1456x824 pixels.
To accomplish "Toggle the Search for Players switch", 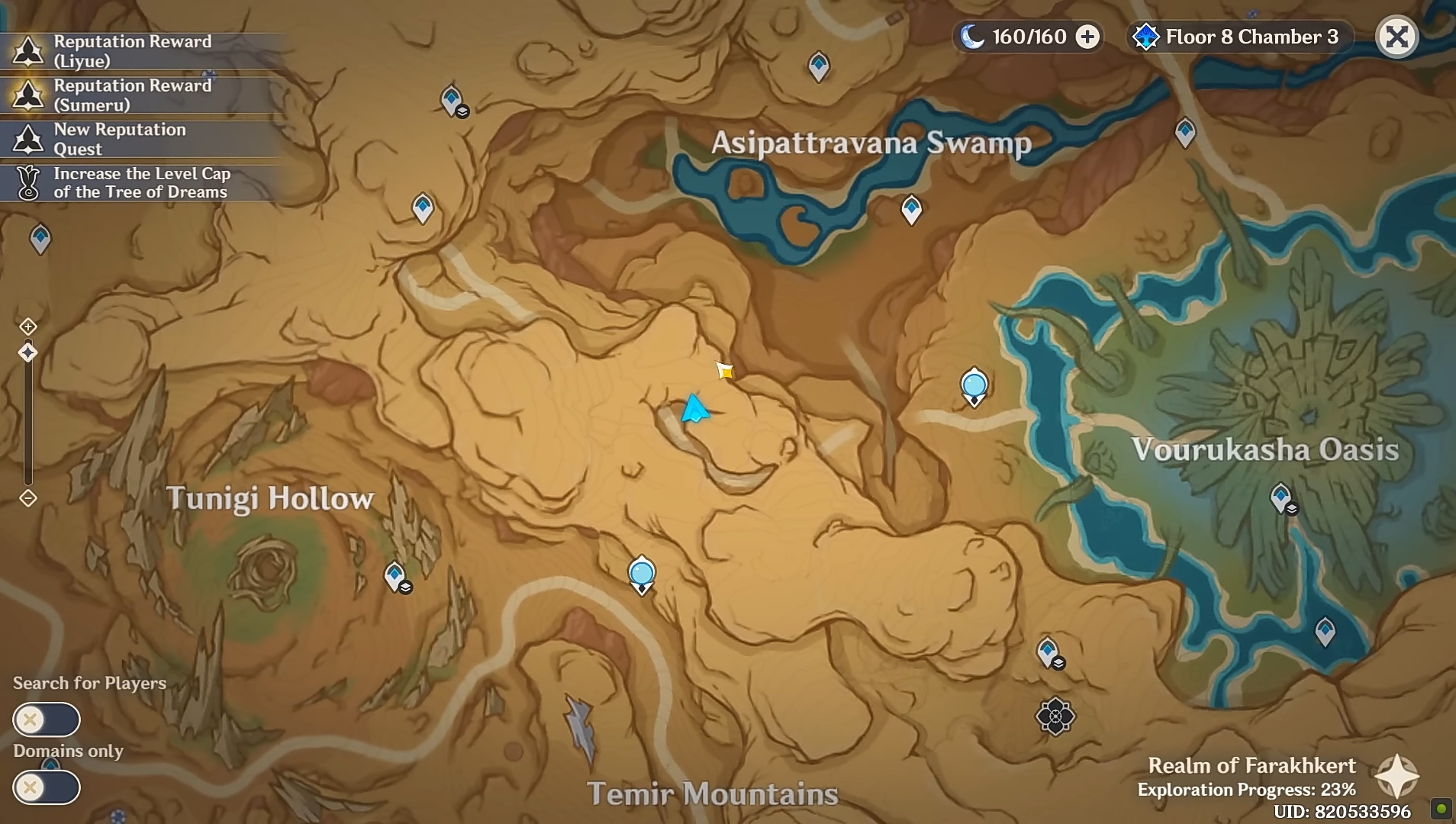I will click(x=46, y=719).
